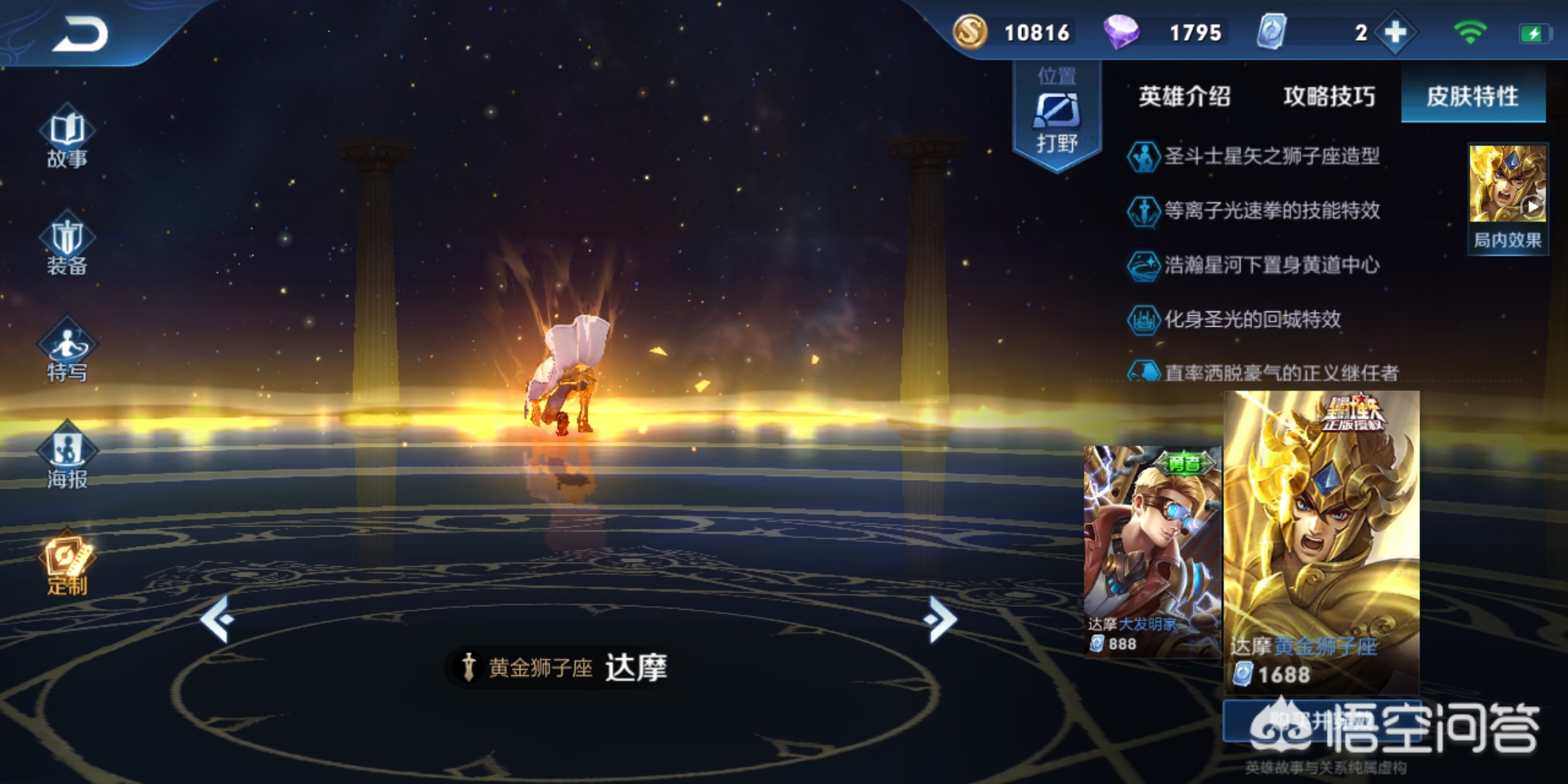Click the gold coin currency icon

[x=970, y=33]
